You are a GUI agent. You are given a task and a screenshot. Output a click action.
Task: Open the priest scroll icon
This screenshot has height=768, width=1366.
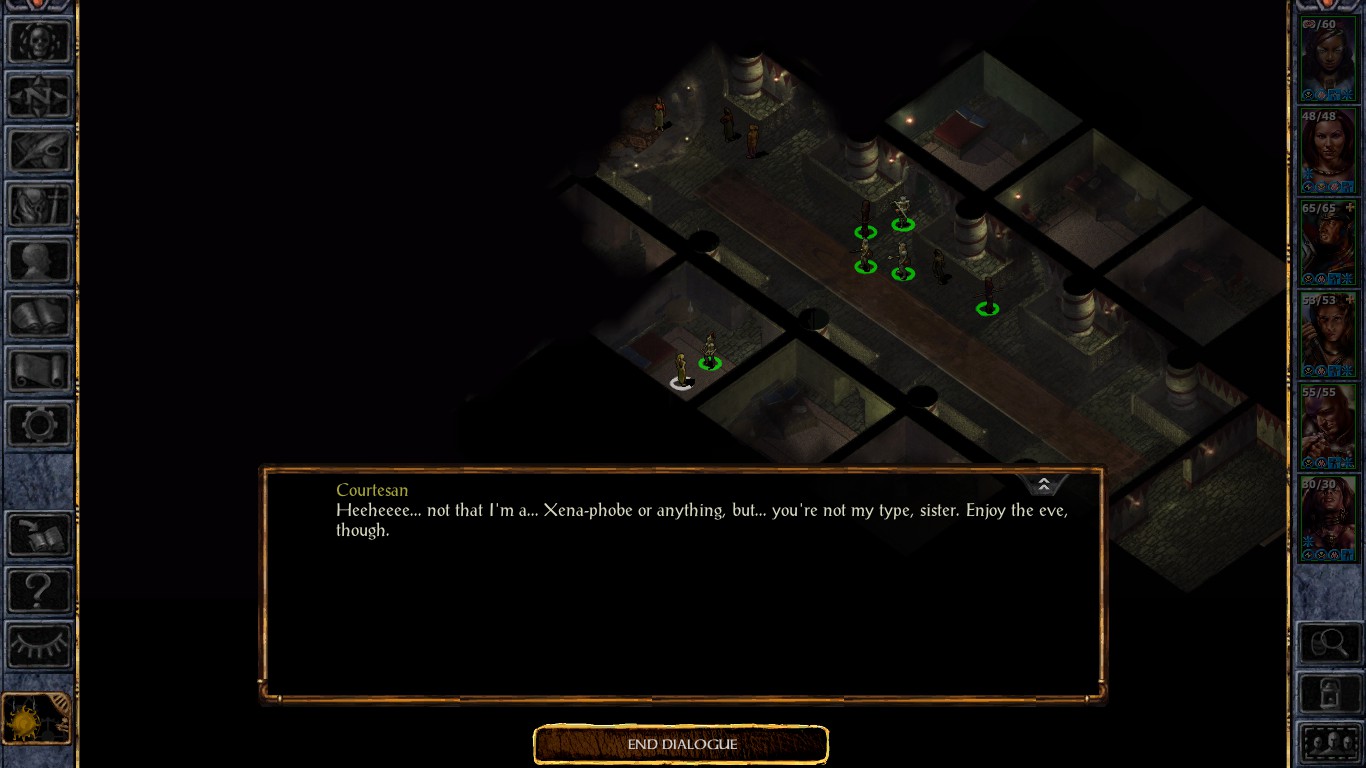point(39,371)
